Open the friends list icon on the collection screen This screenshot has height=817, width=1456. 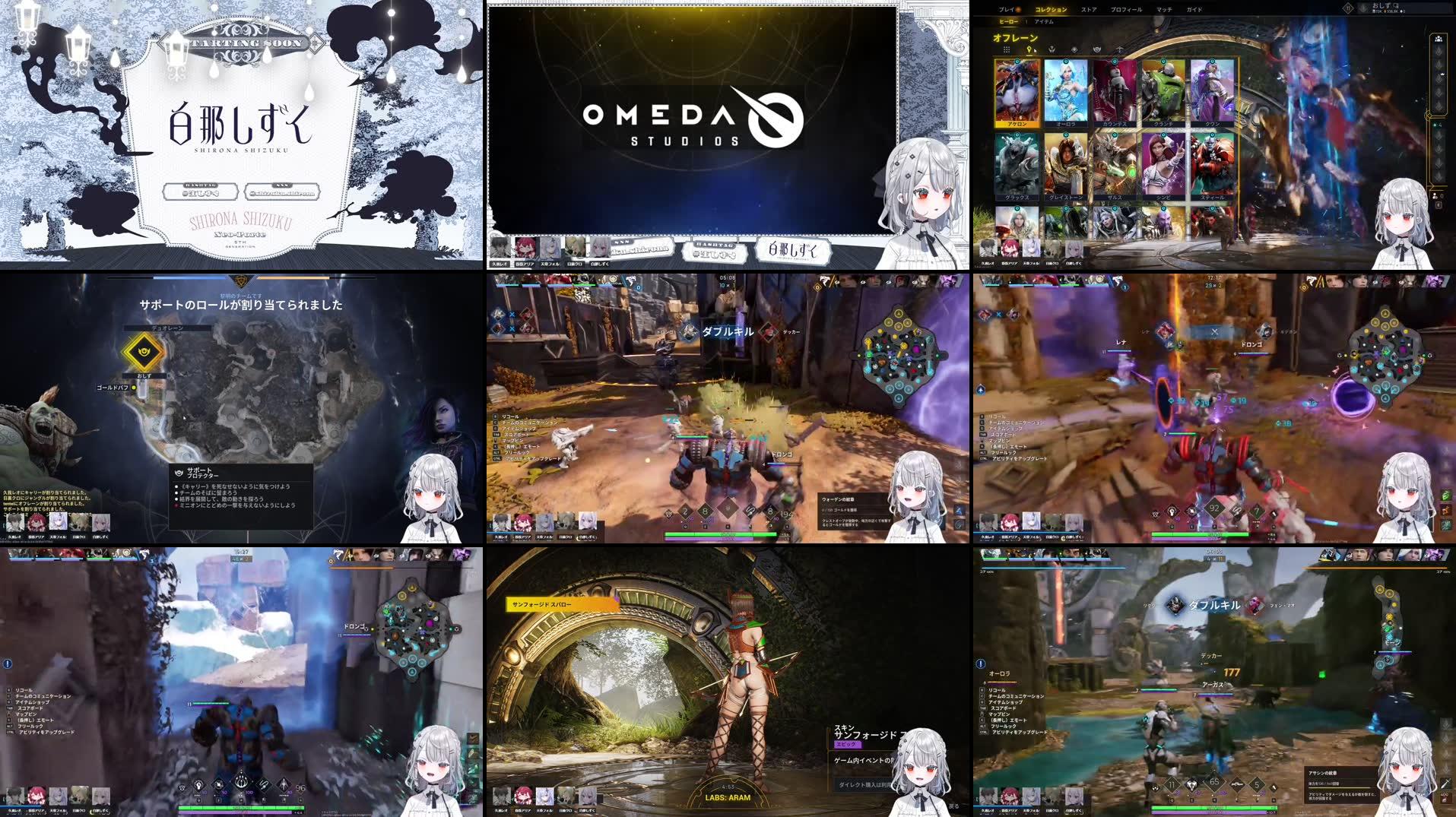tap(1438, 39)
